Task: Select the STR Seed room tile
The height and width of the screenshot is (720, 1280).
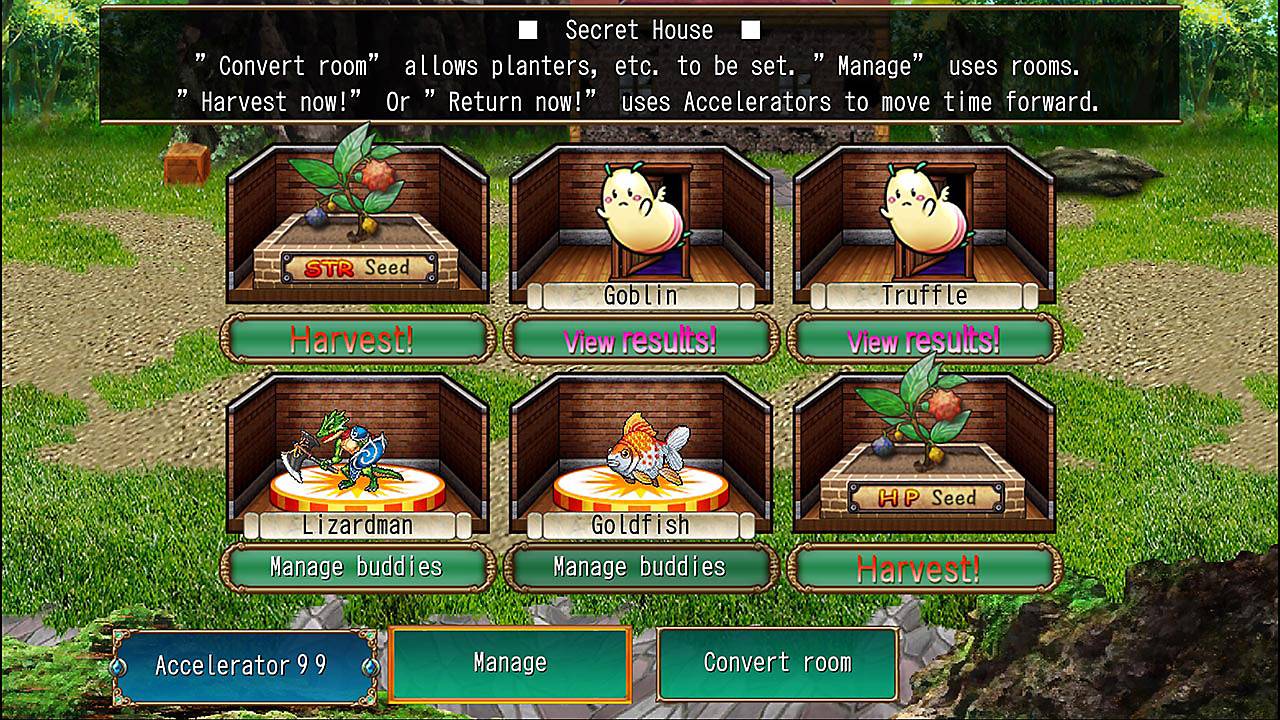Action: [x=357, y=225]
